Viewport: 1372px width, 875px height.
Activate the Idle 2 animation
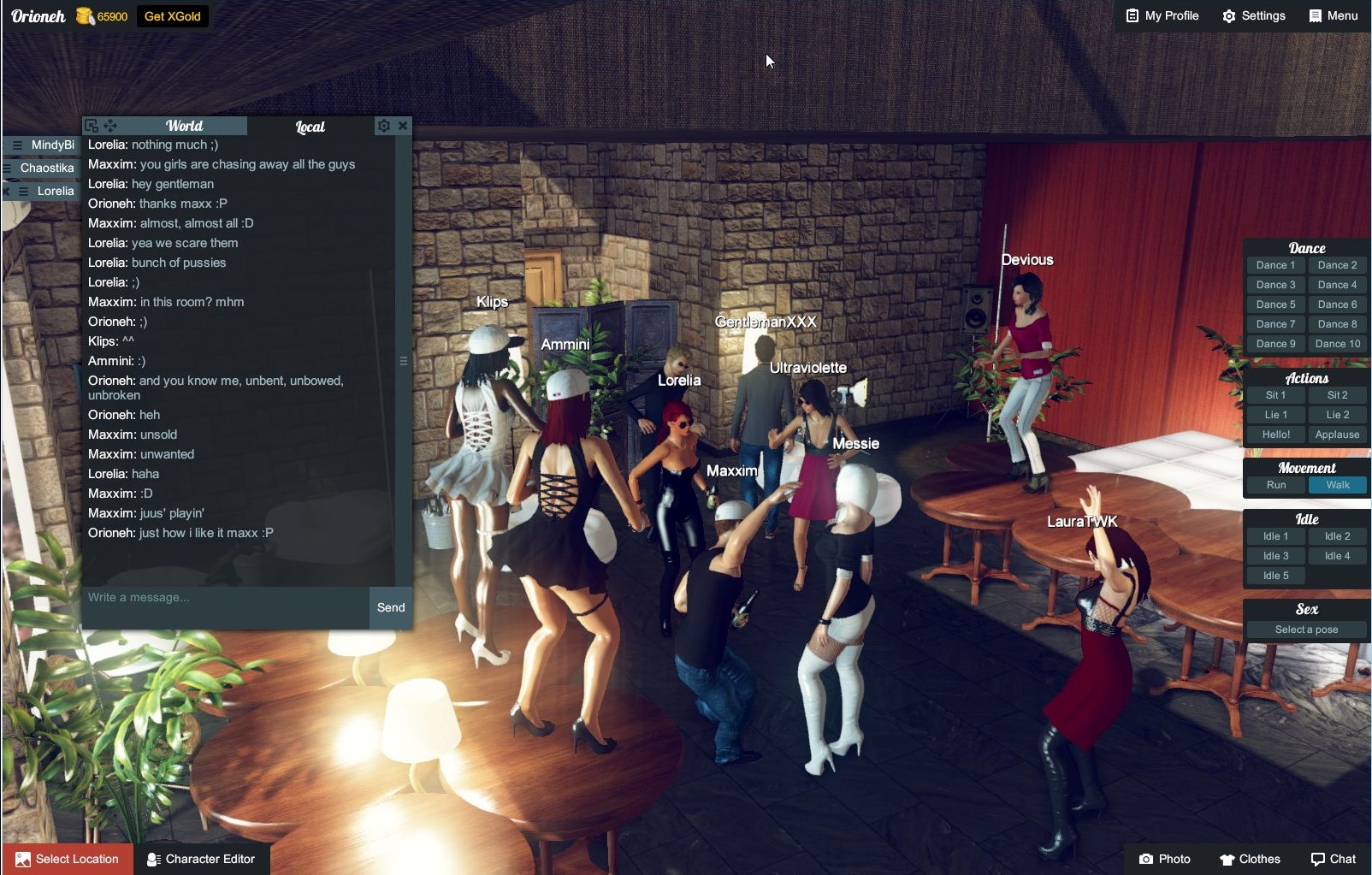point(1337,535)
